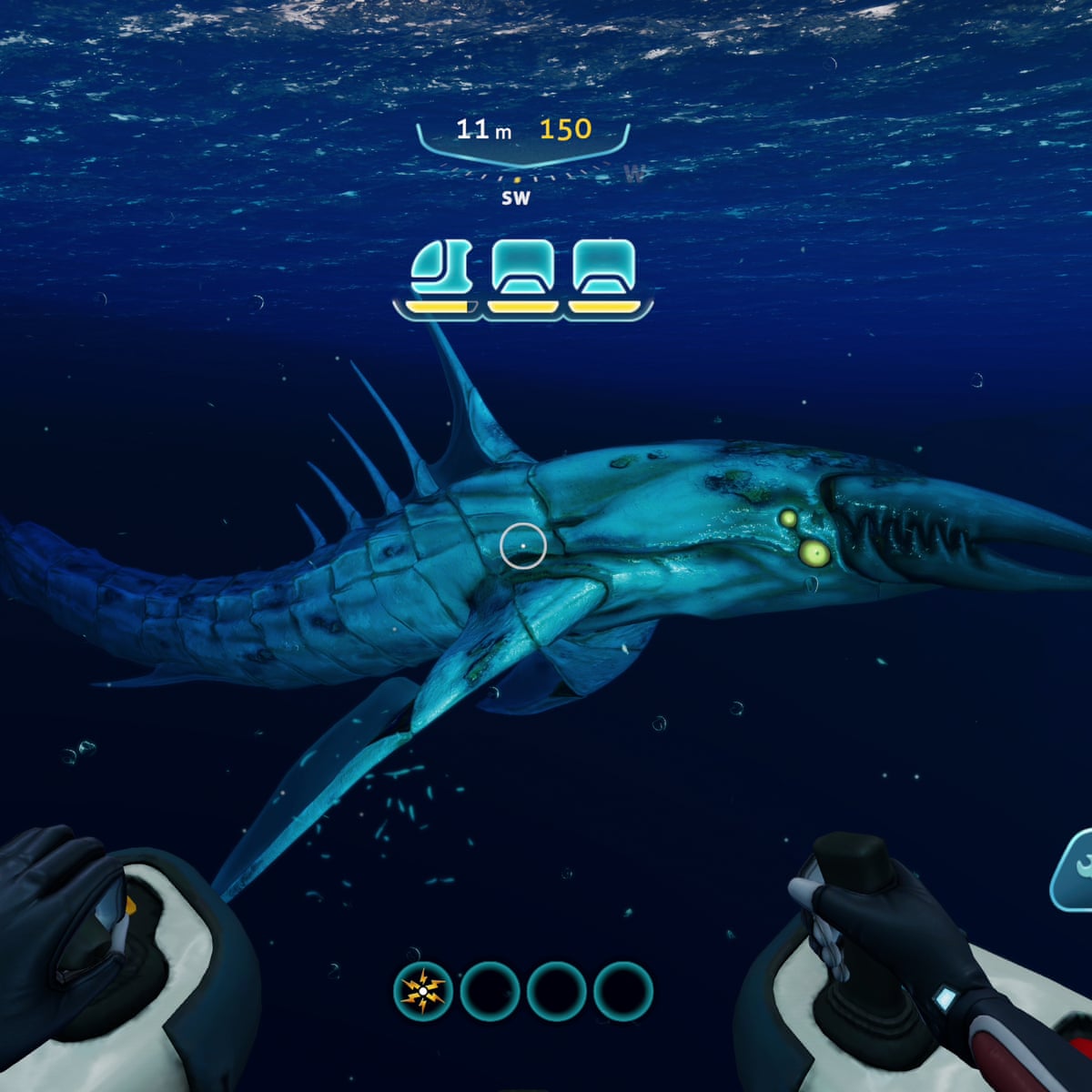Image resolution: width=1092 pixels, height=1092 pixels.
Task: Activate the lightning perimeter defense slot
Action: pyautogui.click(x=423, y=991)
